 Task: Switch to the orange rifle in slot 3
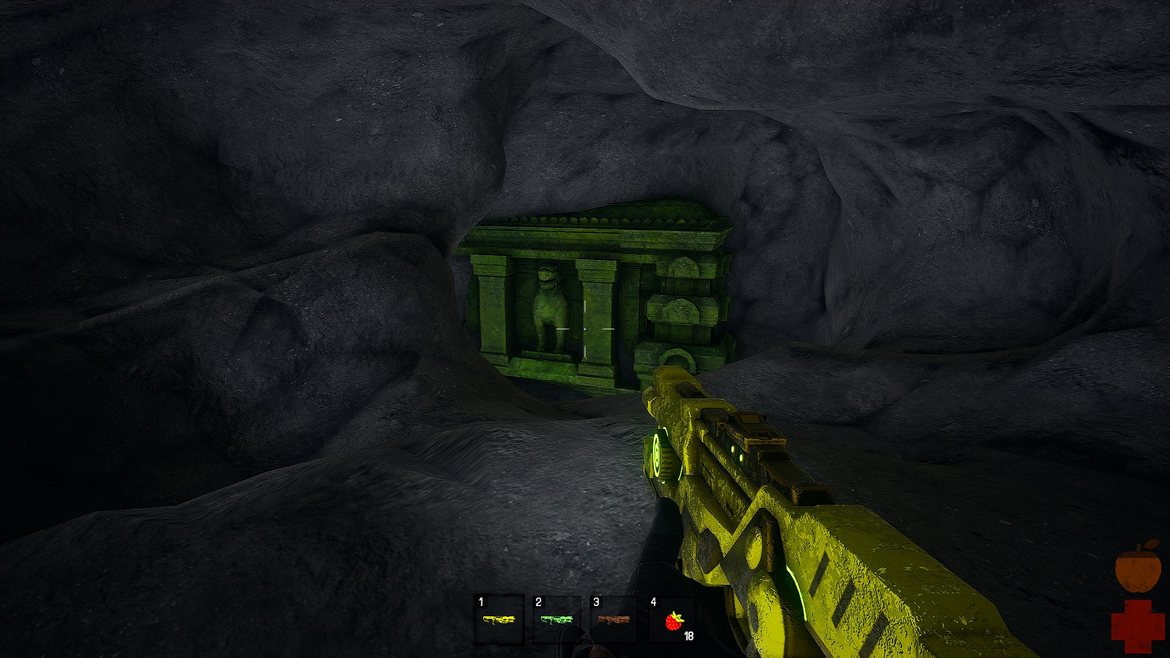(613, 620)
